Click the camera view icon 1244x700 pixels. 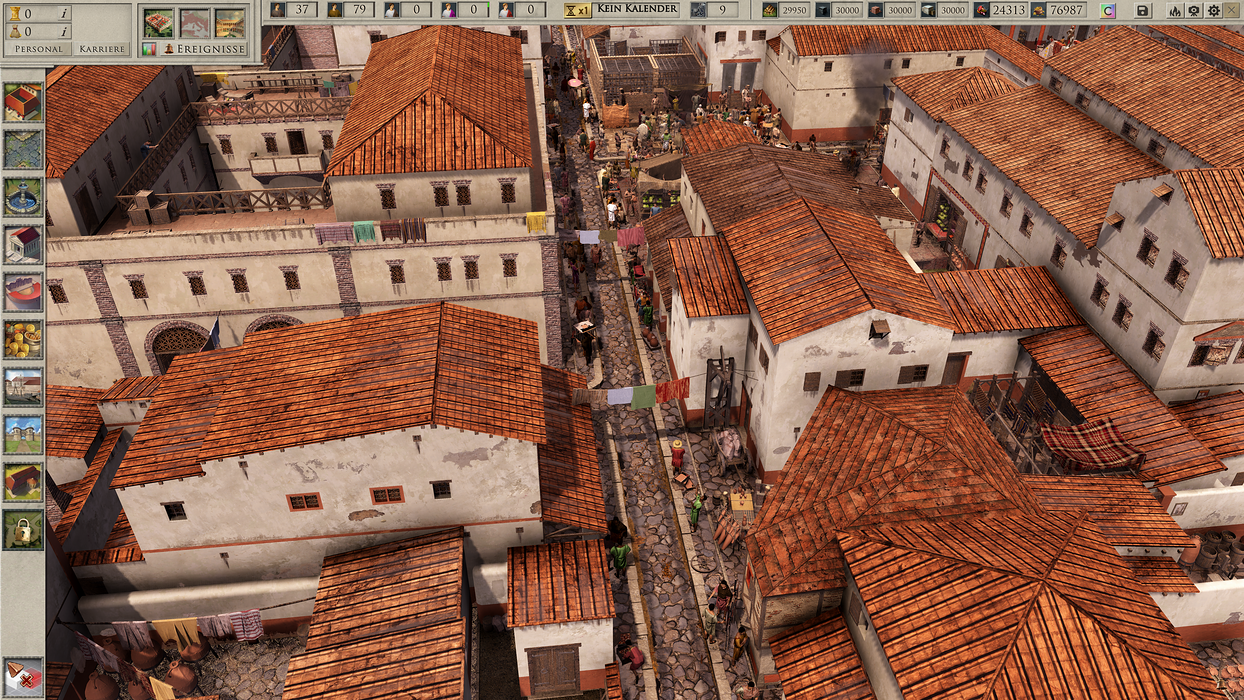pos(1194,10)
